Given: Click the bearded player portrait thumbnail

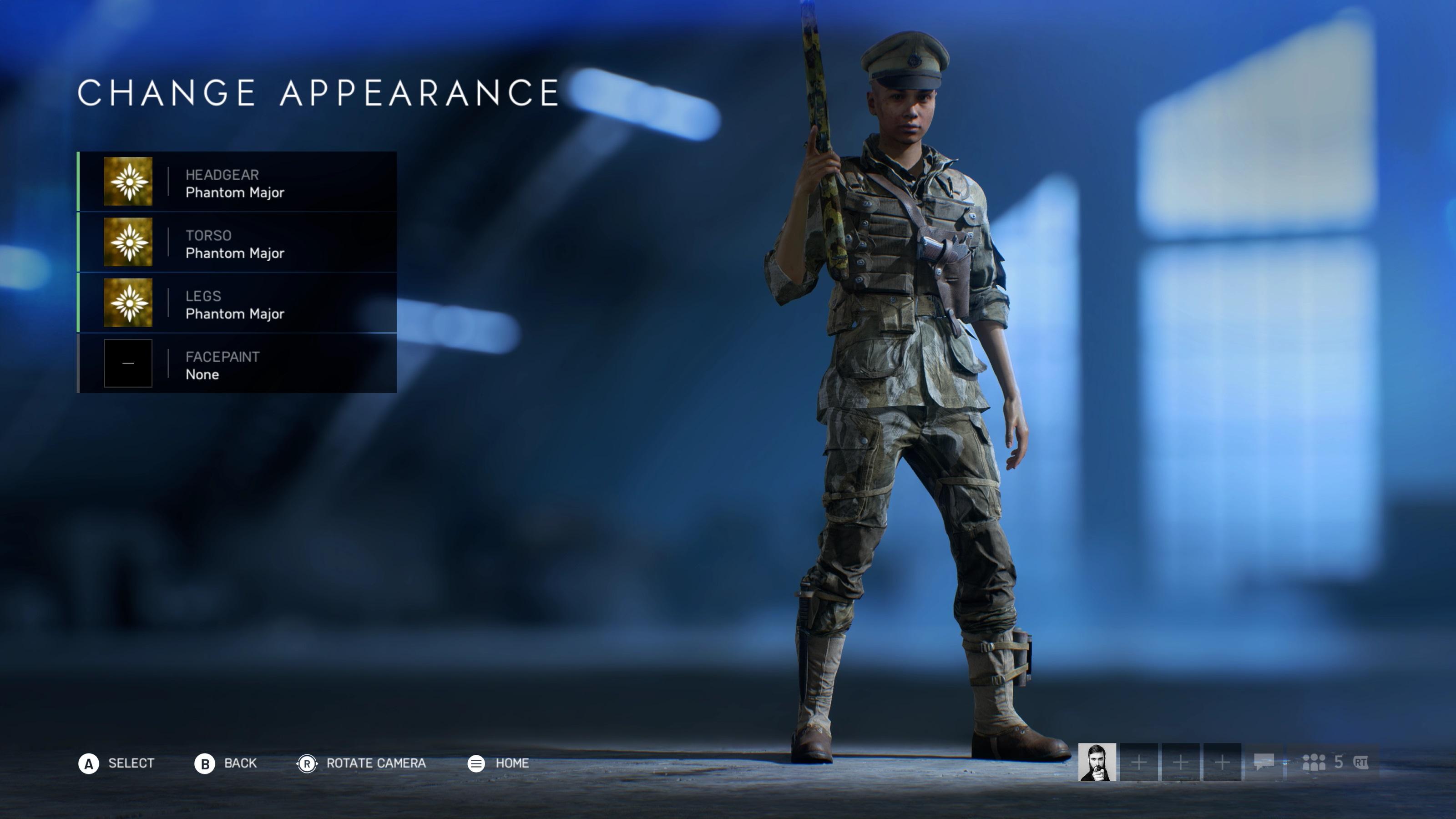Looking at the screenshot, I should tap(1097, 762).
